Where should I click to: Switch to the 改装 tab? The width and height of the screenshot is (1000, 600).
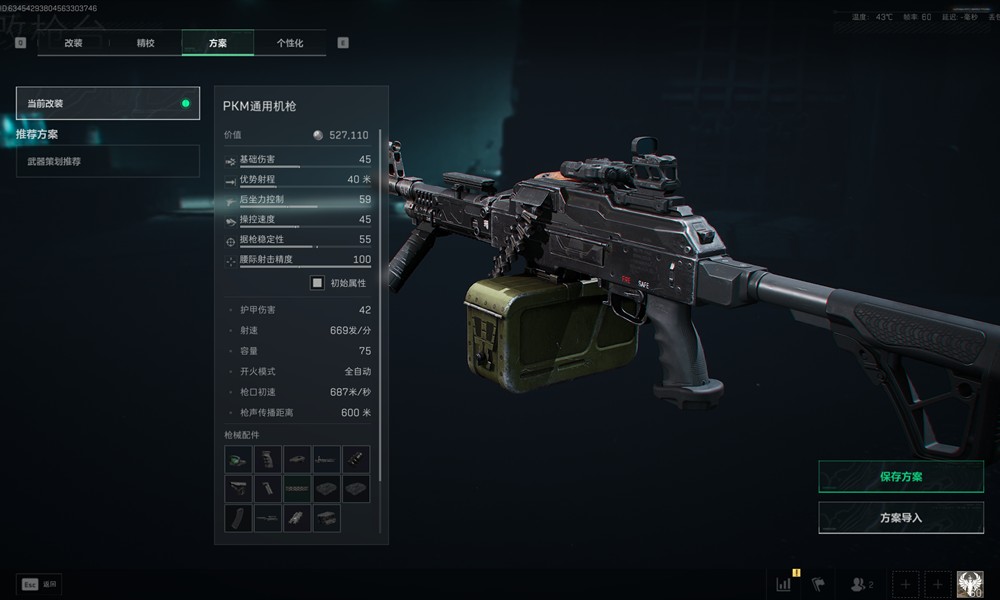73,43
